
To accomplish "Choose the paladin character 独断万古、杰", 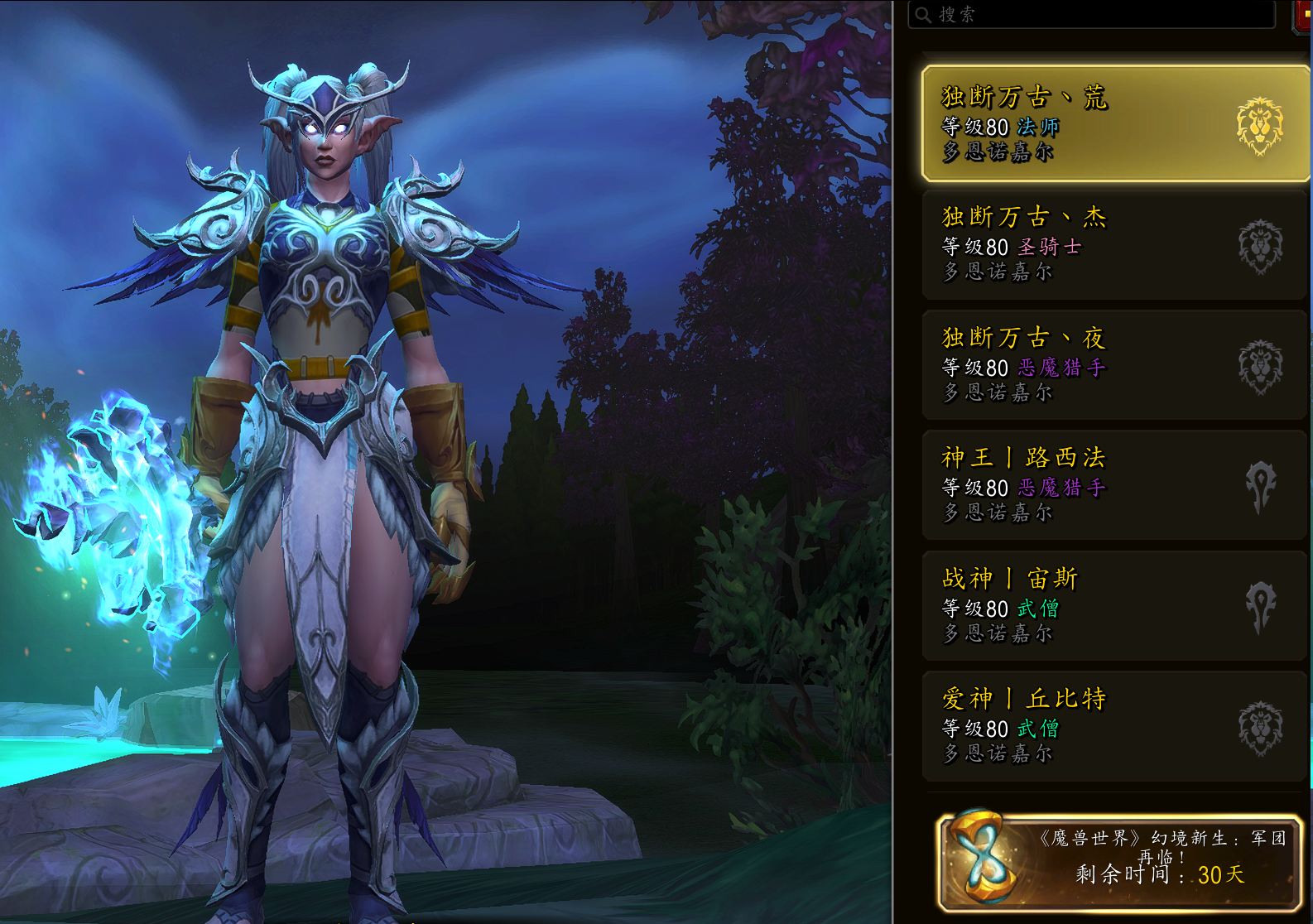I will pos(1114,244).
